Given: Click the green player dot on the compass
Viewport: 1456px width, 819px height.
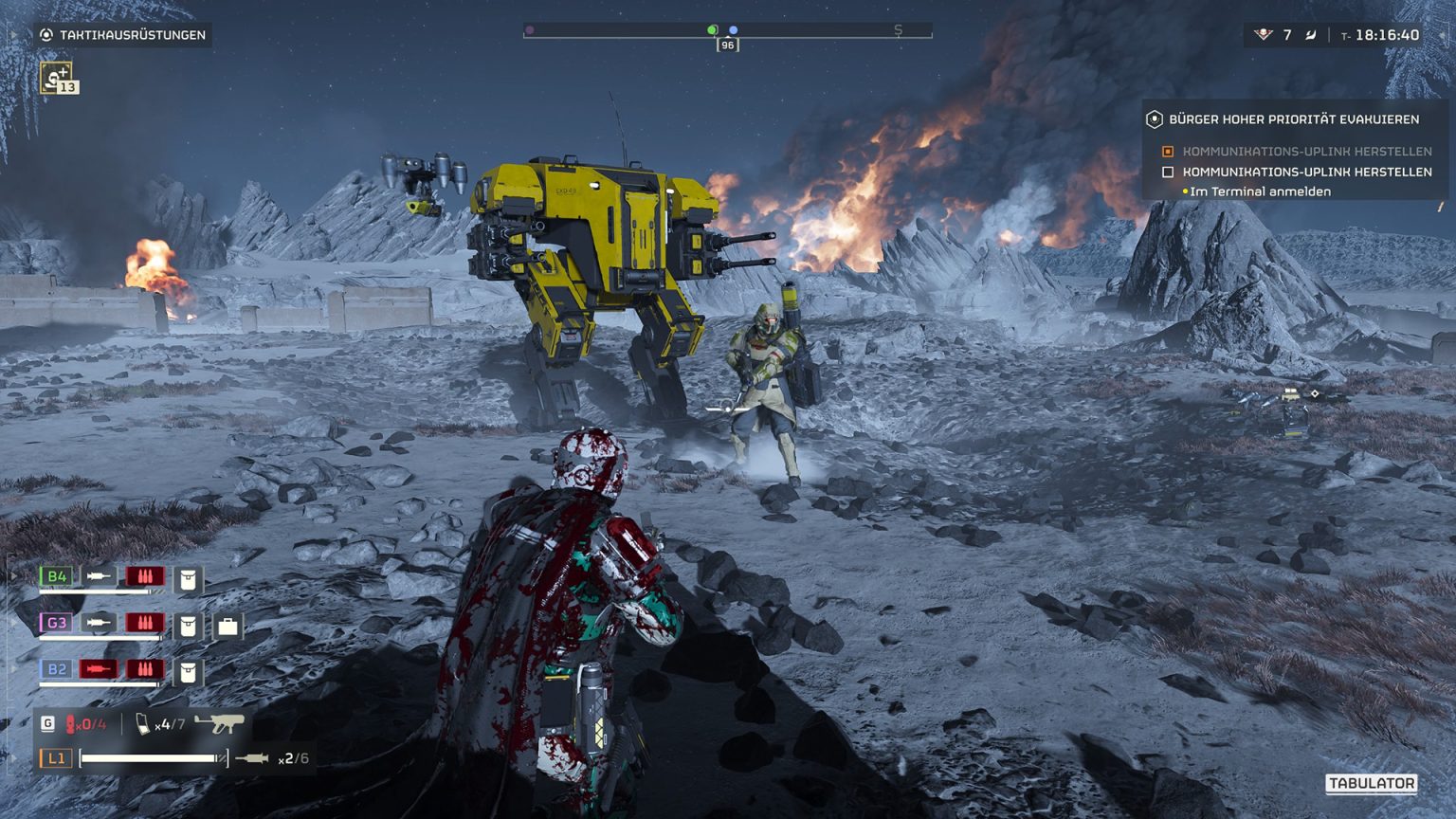Looking at the screenshot, I should (x=712, y=29).
